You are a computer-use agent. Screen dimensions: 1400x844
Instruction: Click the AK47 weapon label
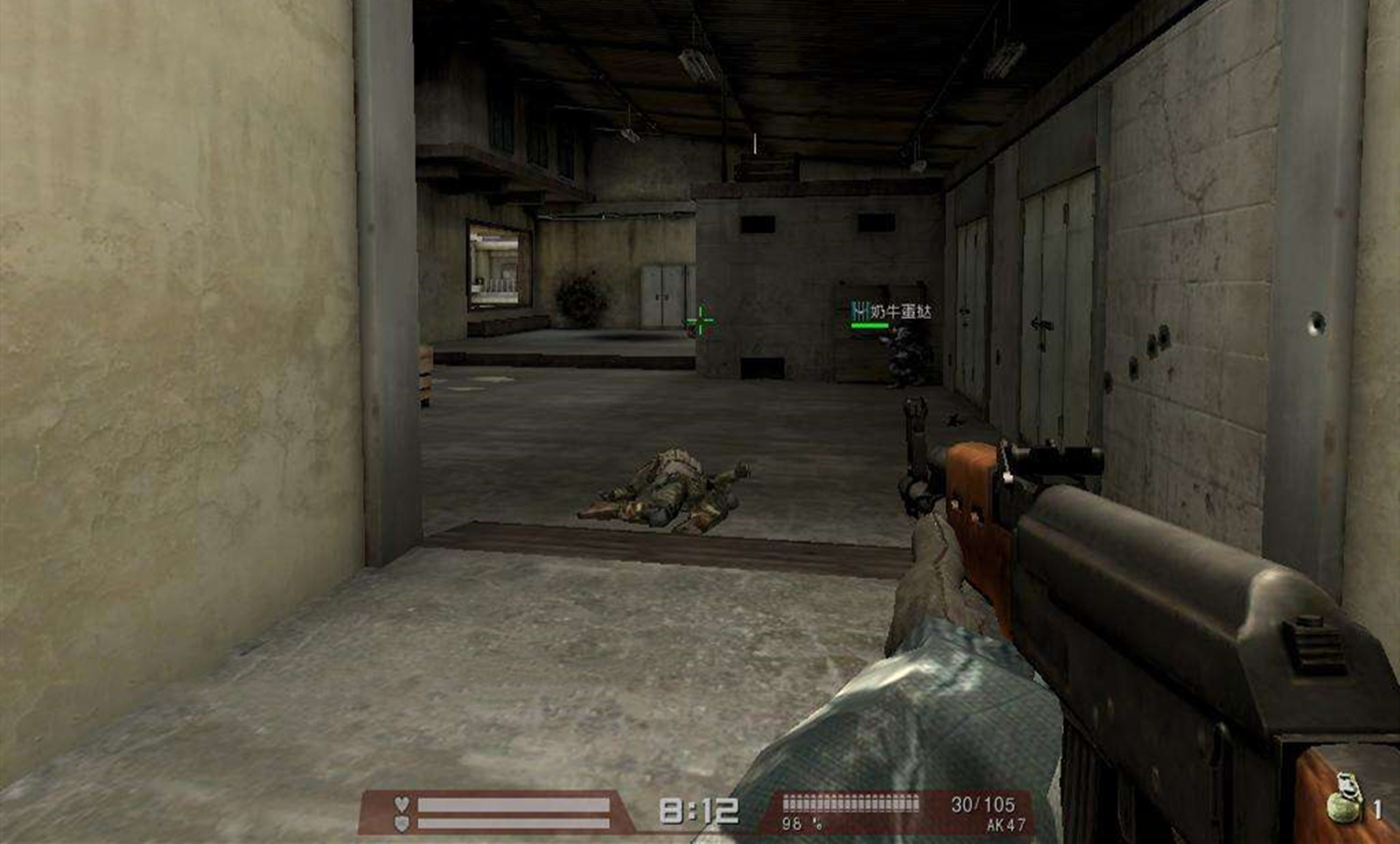[x=1005, y=825]
